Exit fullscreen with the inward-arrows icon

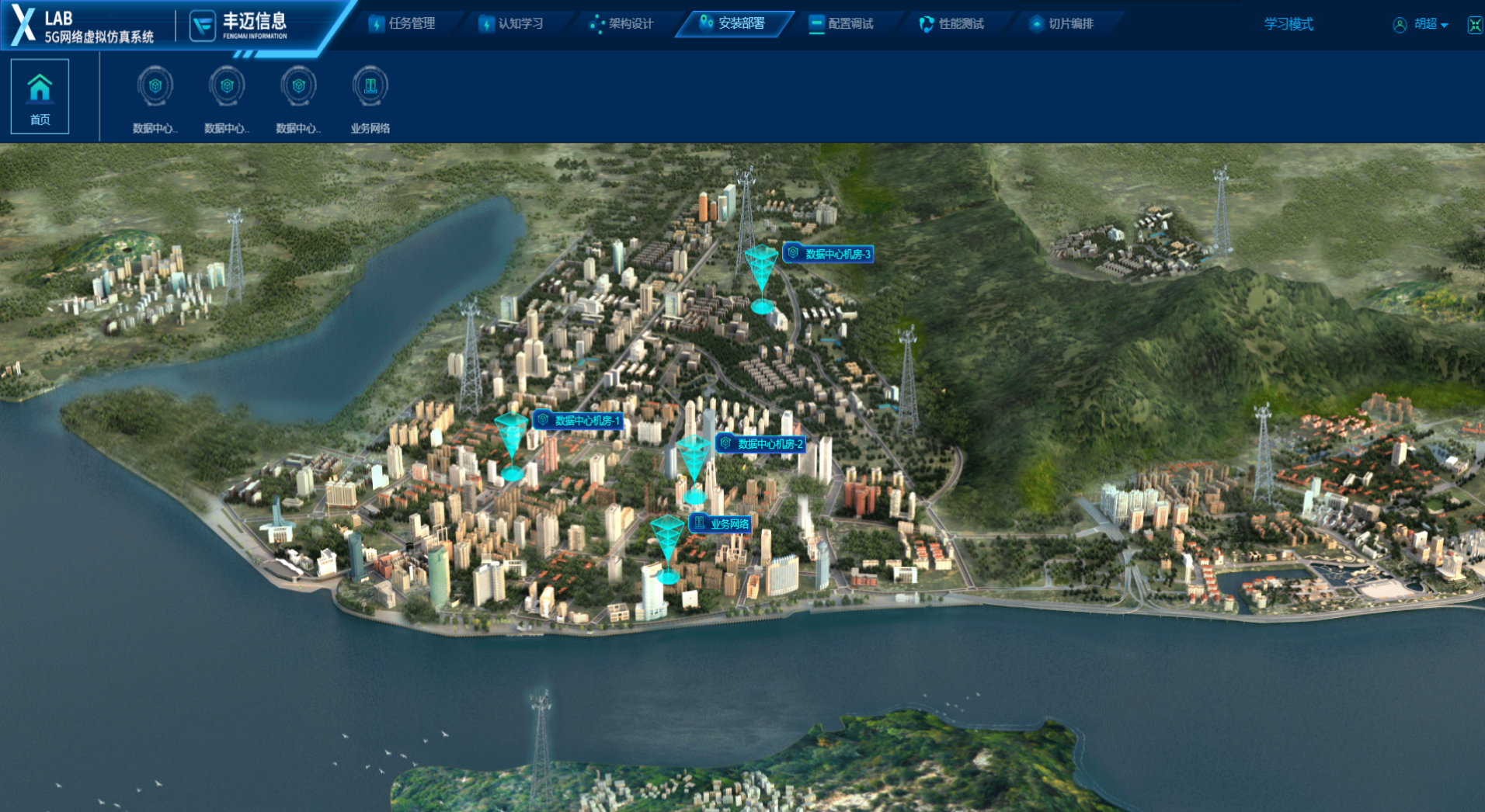click(1474, 25)
